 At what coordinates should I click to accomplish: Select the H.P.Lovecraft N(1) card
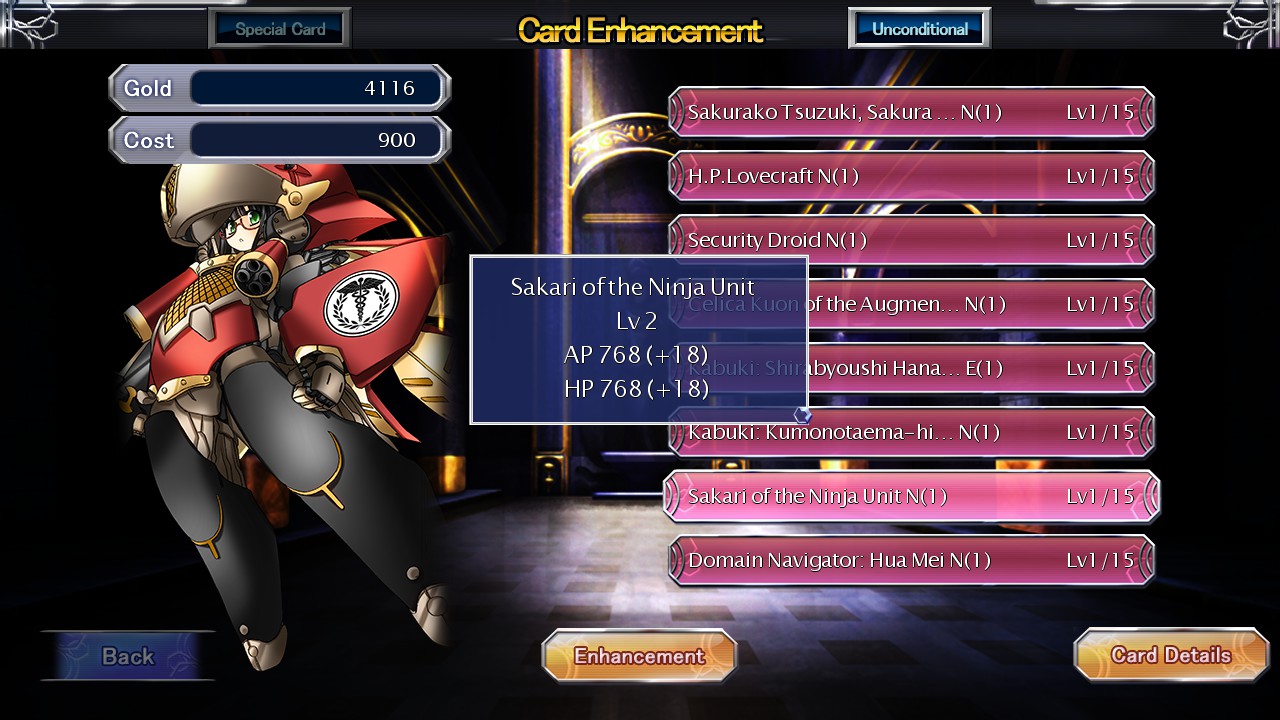point(911,175)
